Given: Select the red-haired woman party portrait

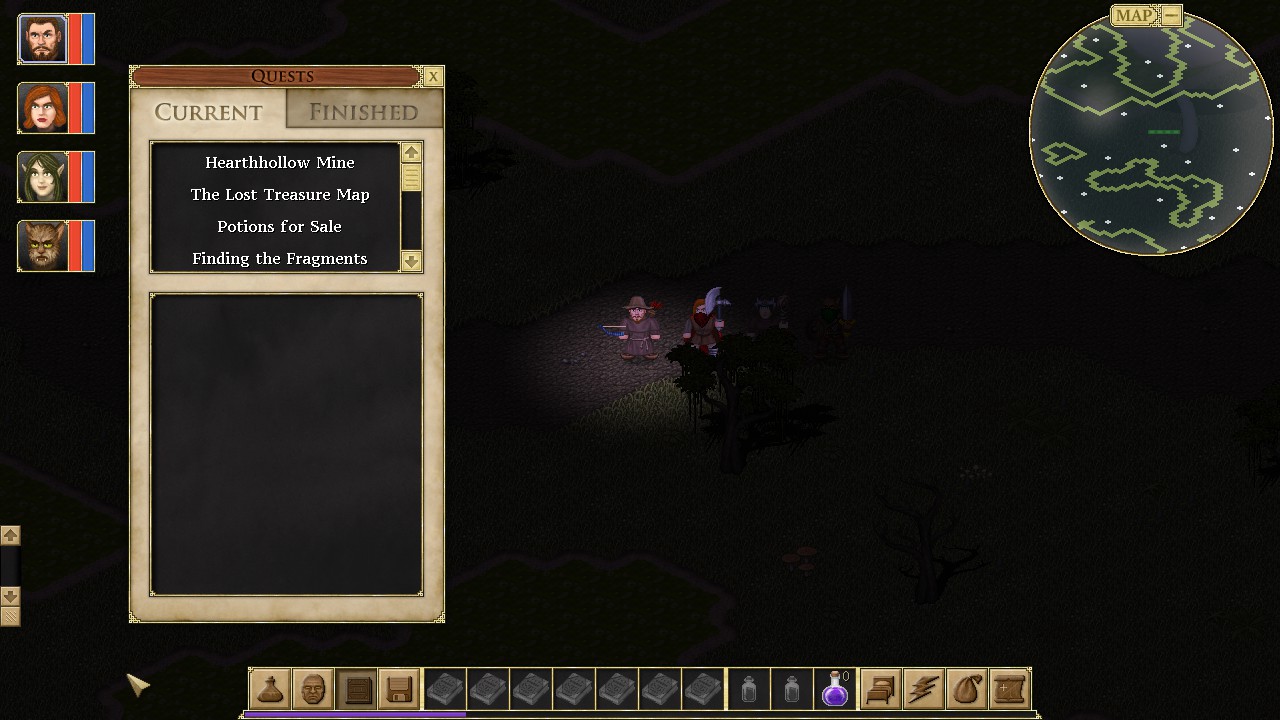Looking at the screenshot, I should (43, 108).
